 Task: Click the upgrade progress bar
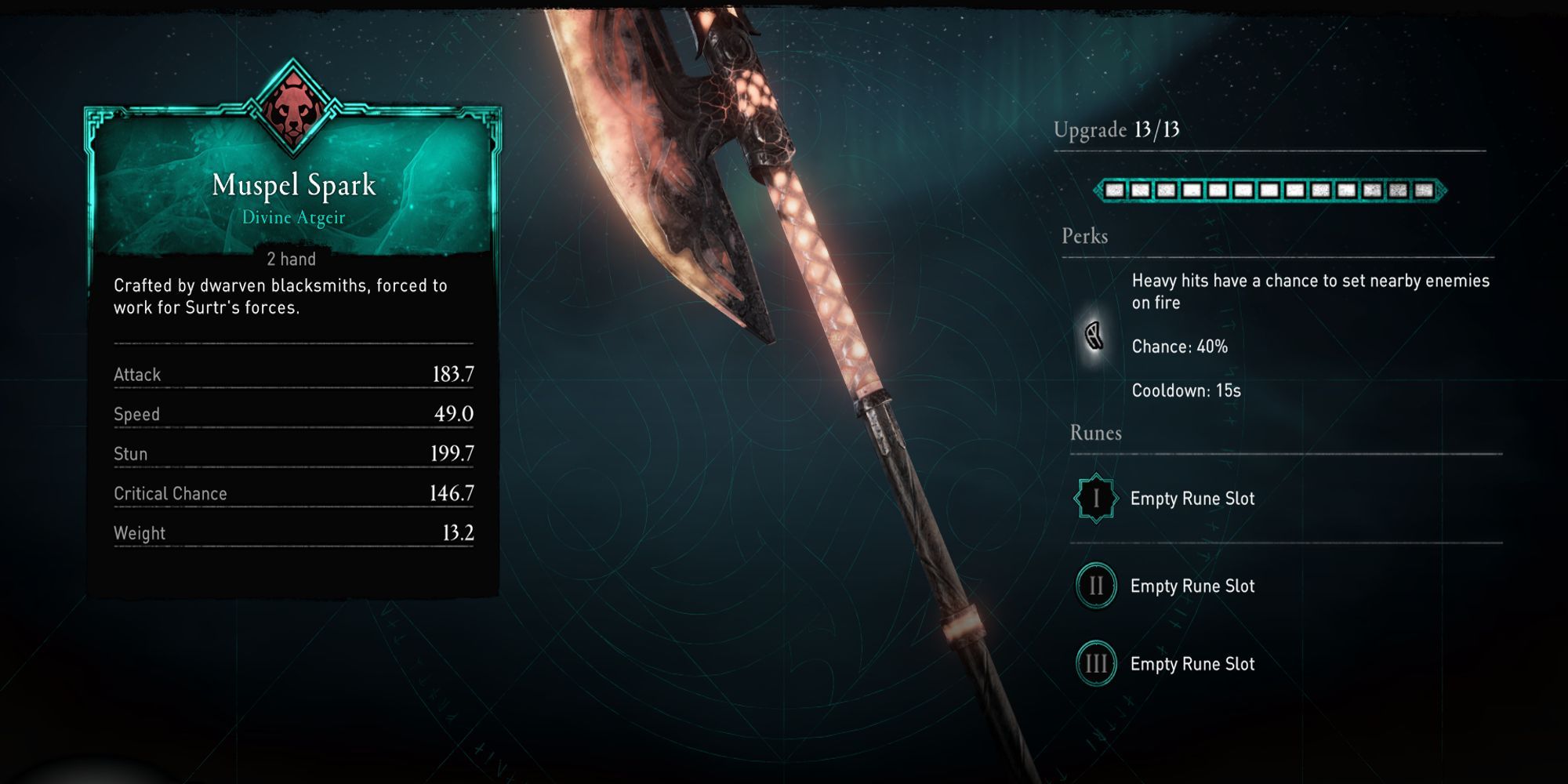1270,189
